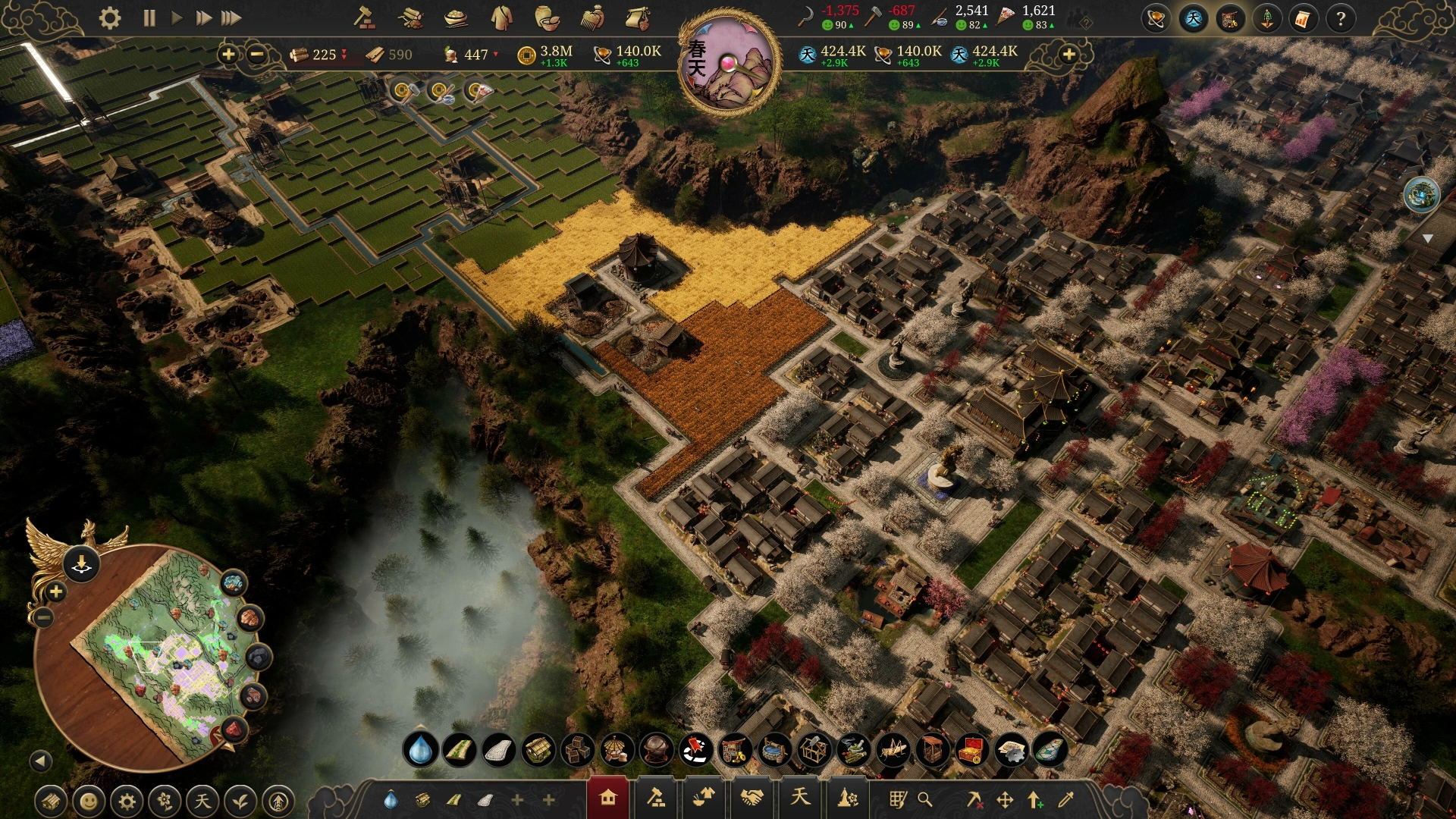This screenshot has height=819, width=1456.
Task: Set game speed to fastest triple arrows
Action: (231, 18)
